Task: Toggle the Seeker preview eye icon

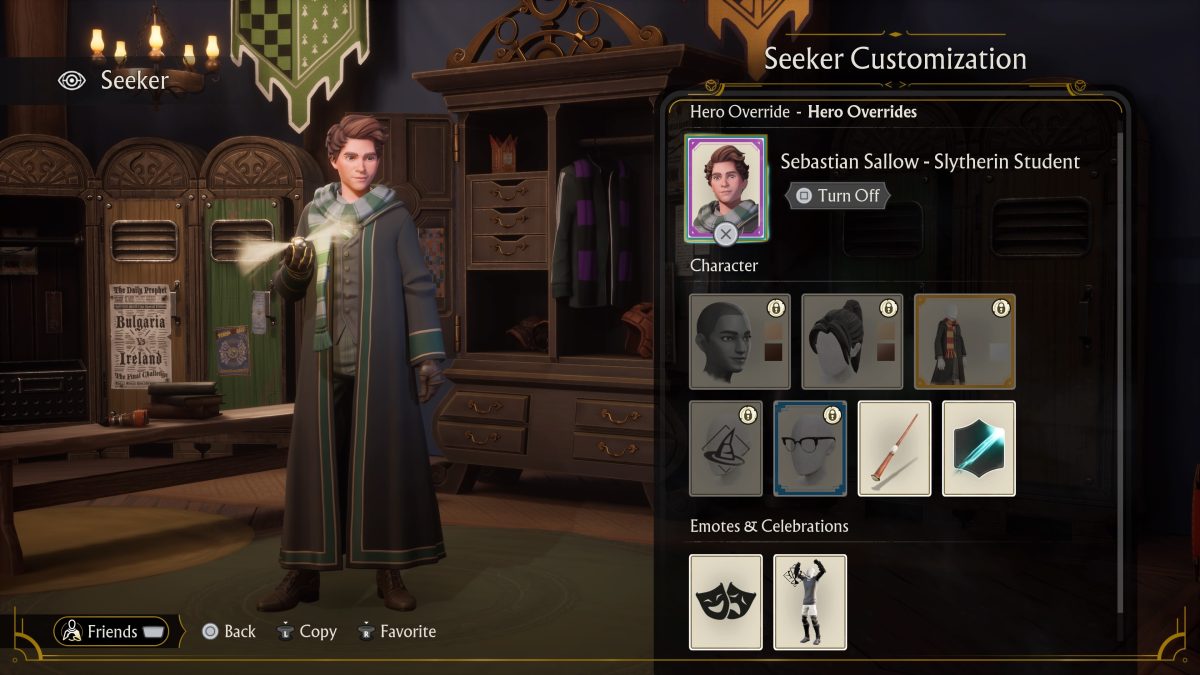Action: (x=73, y=80)
